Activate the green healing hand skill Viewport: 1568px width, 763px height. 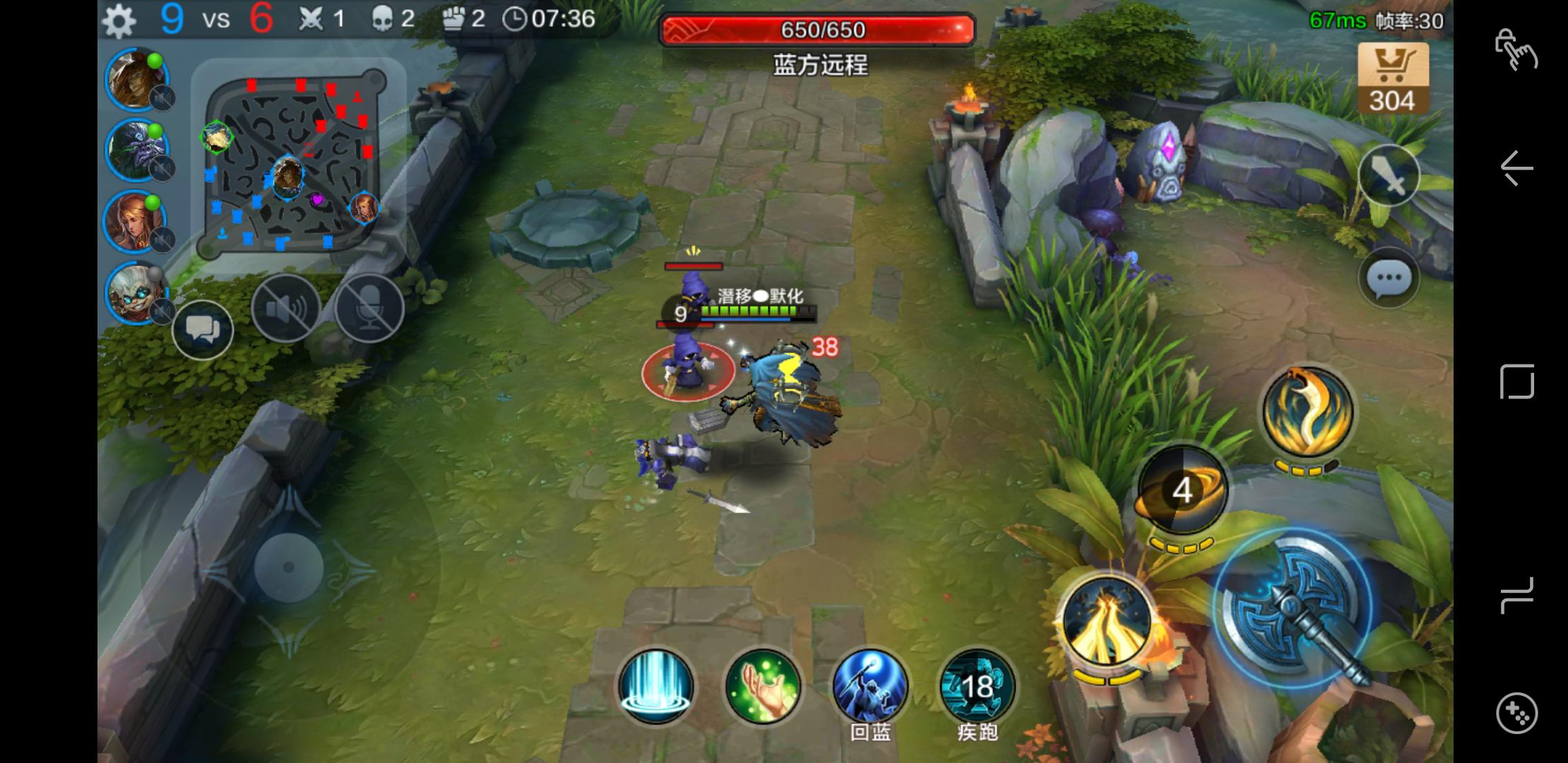763,687
